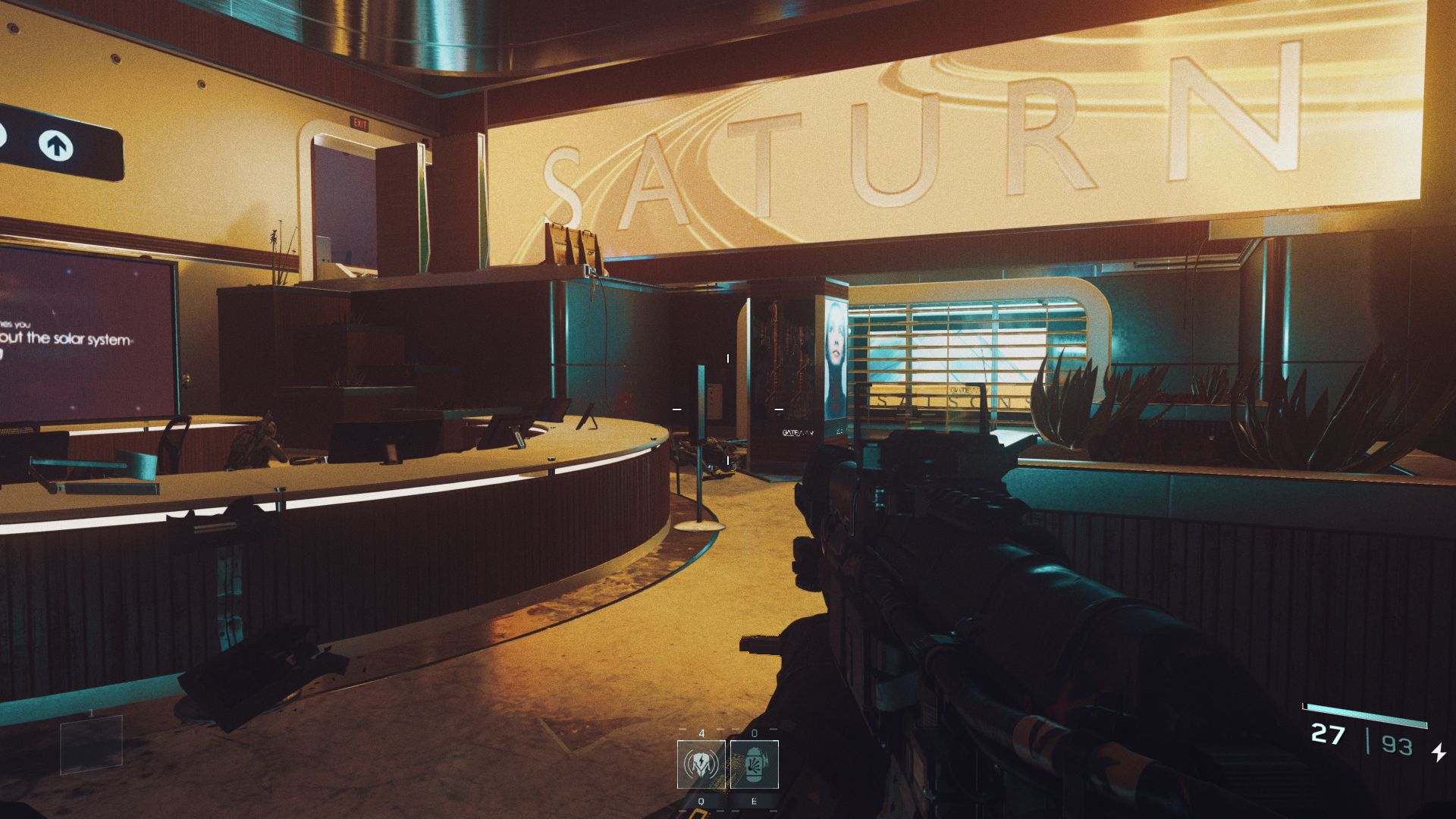Select the shock drone equipment icon
Viewport: 1456px width, 819px height.
pyautogui.click(x=701, y=764)
